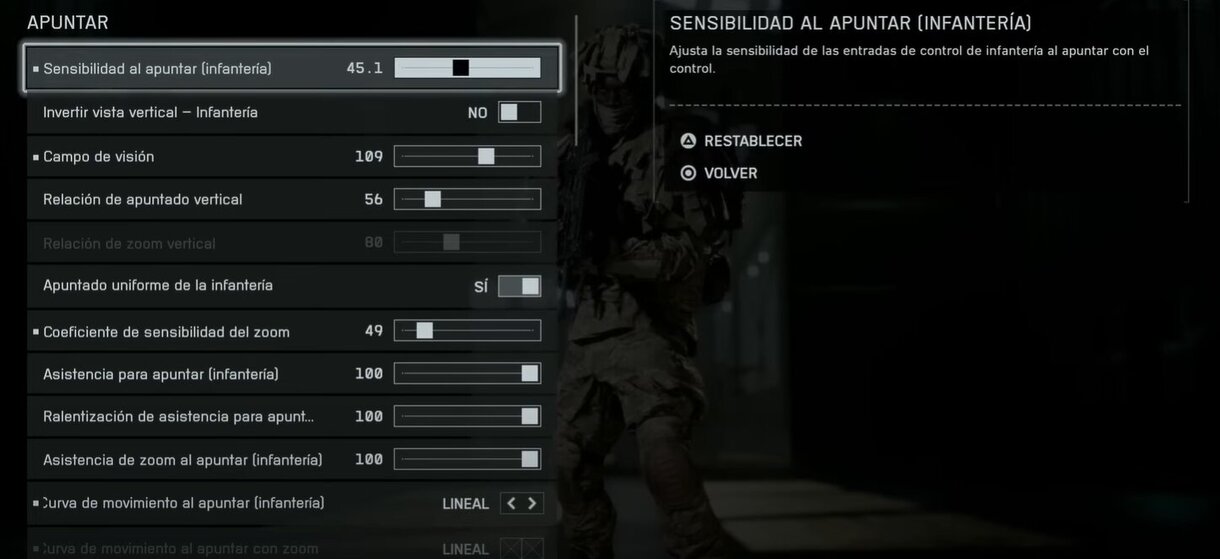Toggle Invertir vista vertical – Infantería switch
This screenshot has width=1220, height=559.
click(519, 112)
